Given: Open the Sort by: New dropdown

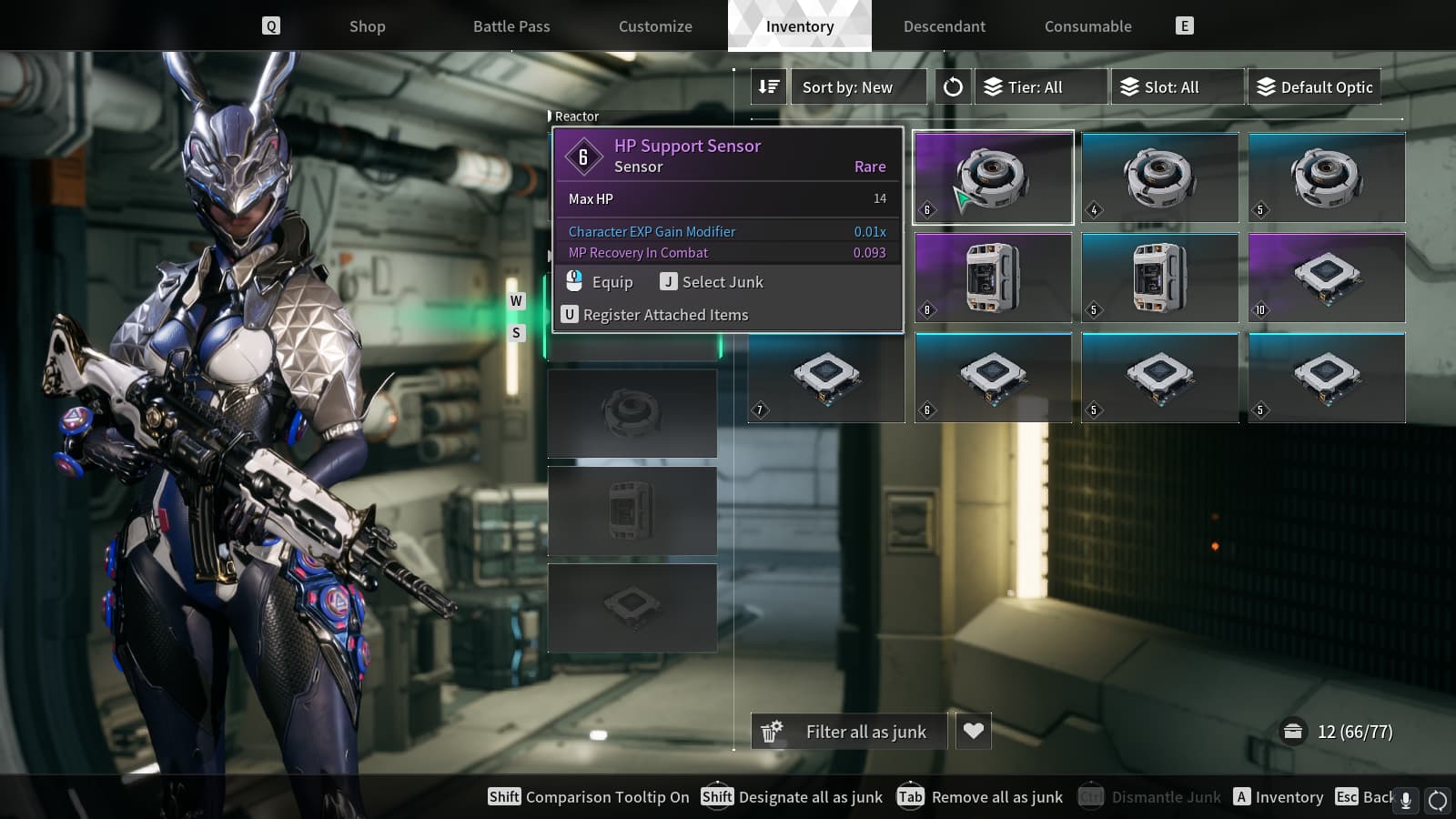Looking at the screenshot, I should click(858, 87).
